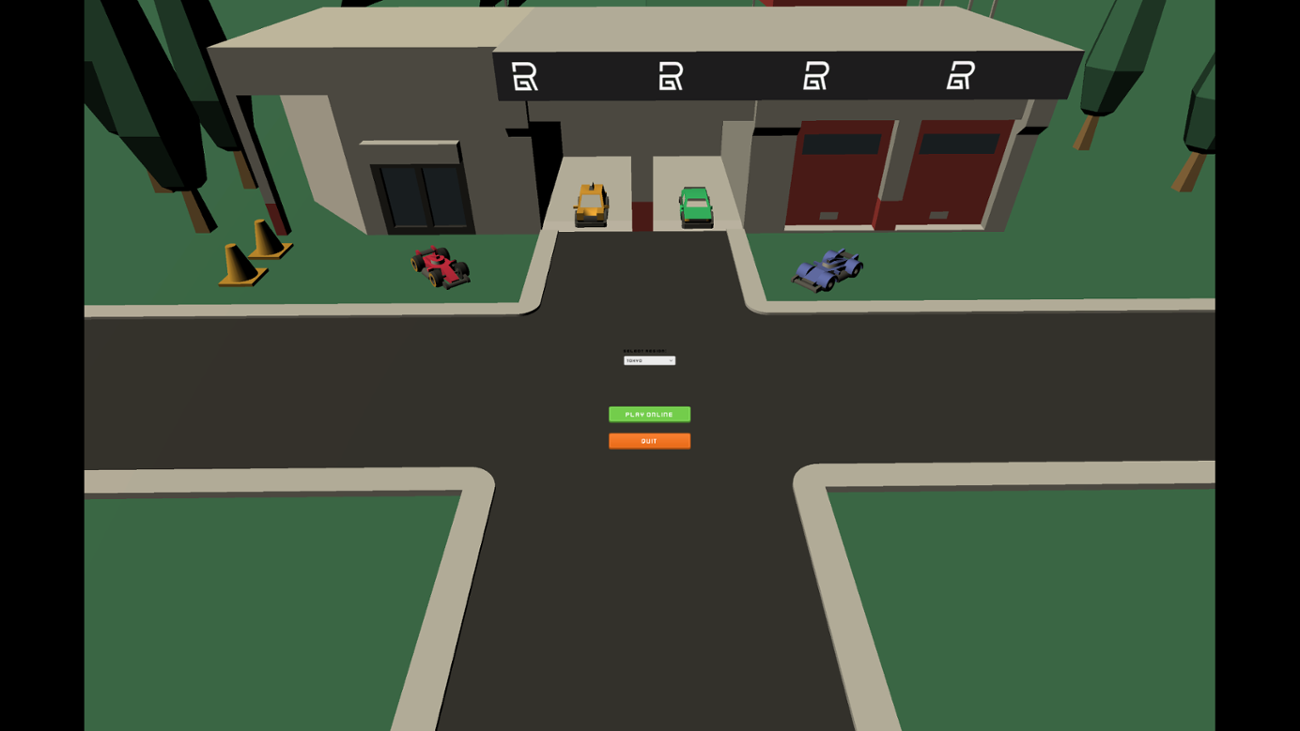Click the arrow on the Tokyo region selector

point(673,360)
